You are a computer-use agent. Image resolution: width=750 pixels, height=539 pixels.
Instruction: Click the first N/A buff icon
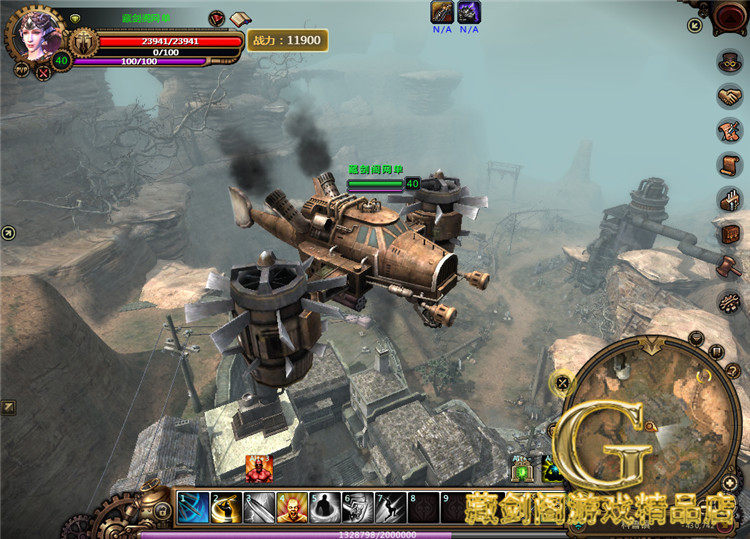pos(442,12)
